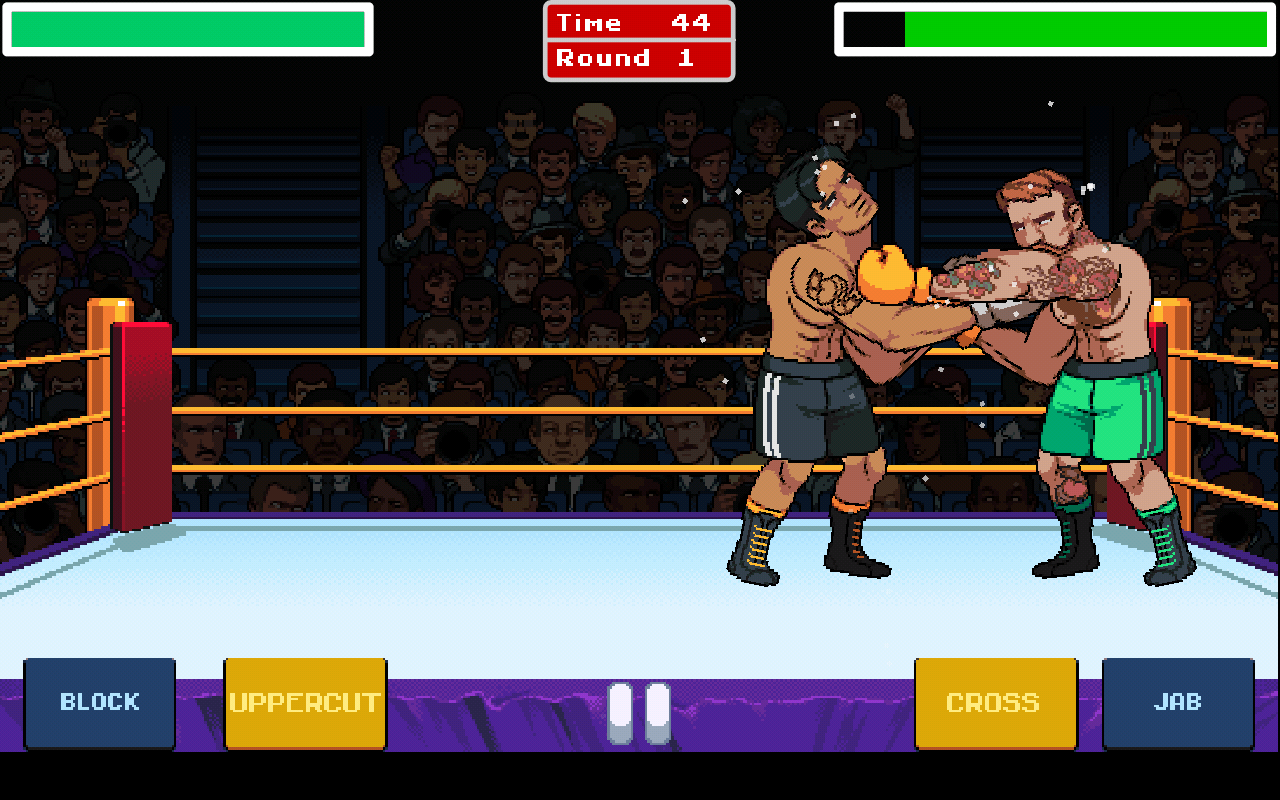Select the player's green health bar
Viewport: 1280px width, 800px height.
(x=190, y=30)
